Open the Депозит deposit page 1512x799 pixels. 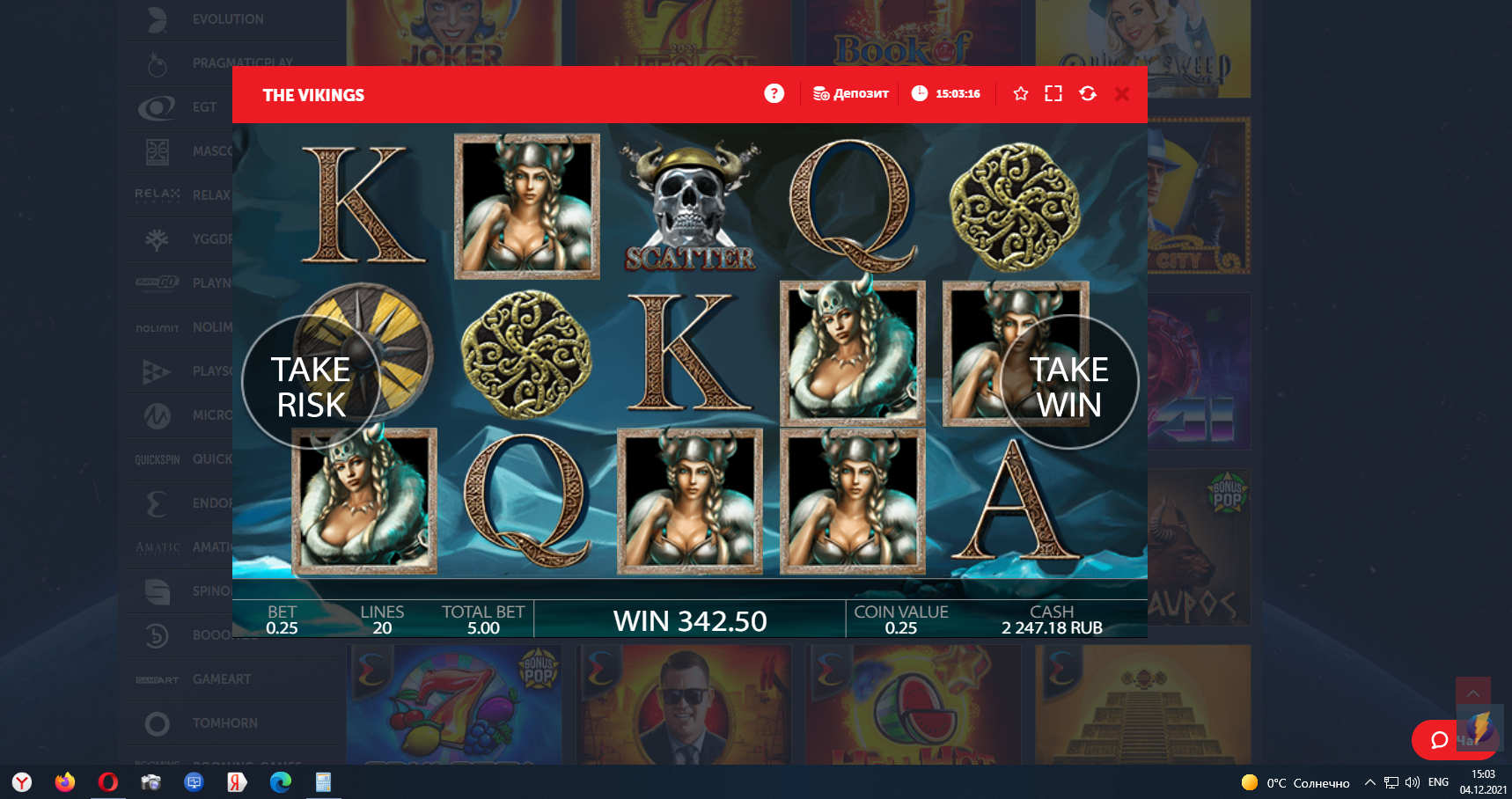coord(850,93)
